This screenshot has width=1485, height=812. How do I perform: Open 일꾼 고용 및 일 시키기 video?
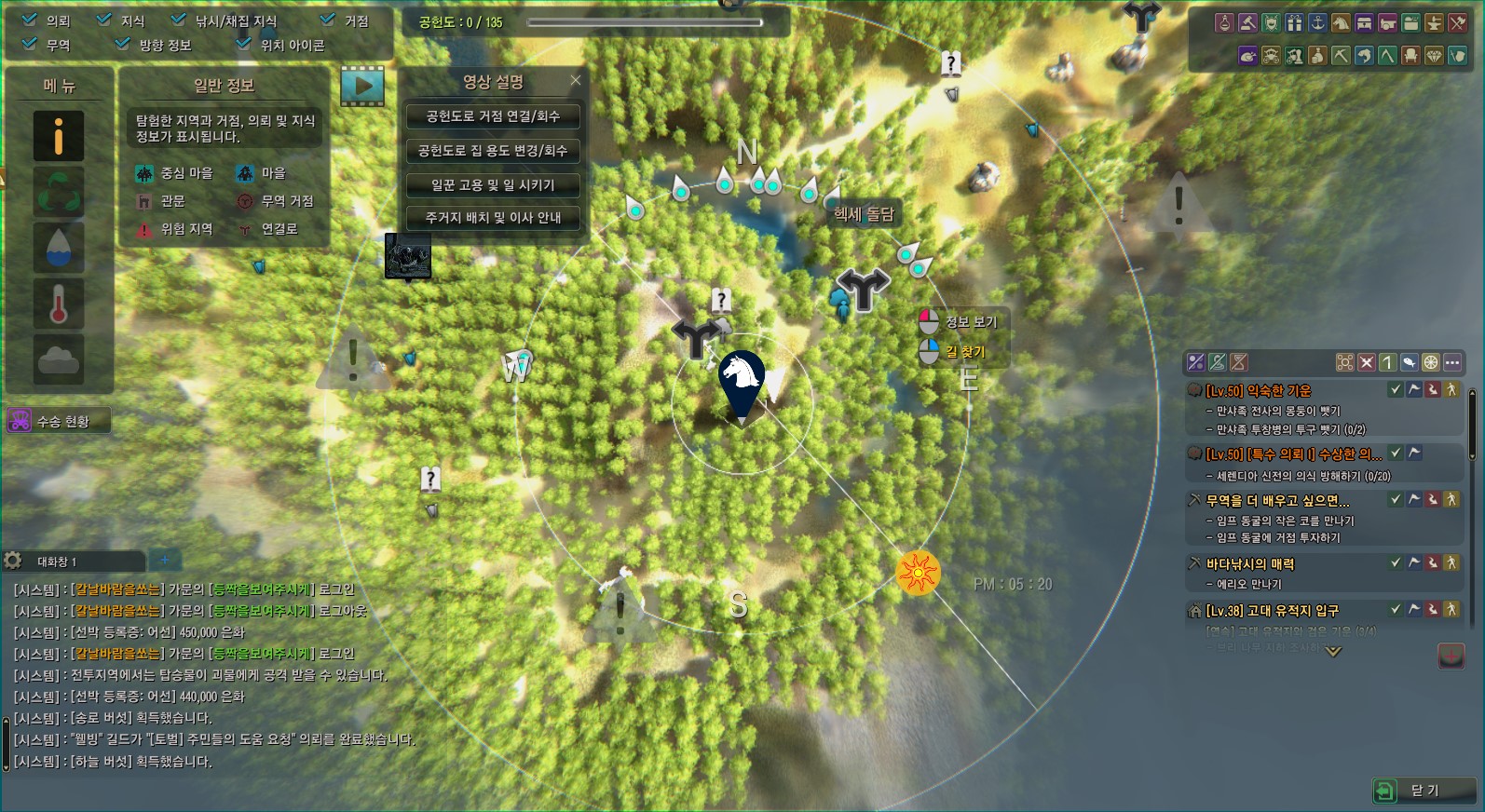point(493,184)
